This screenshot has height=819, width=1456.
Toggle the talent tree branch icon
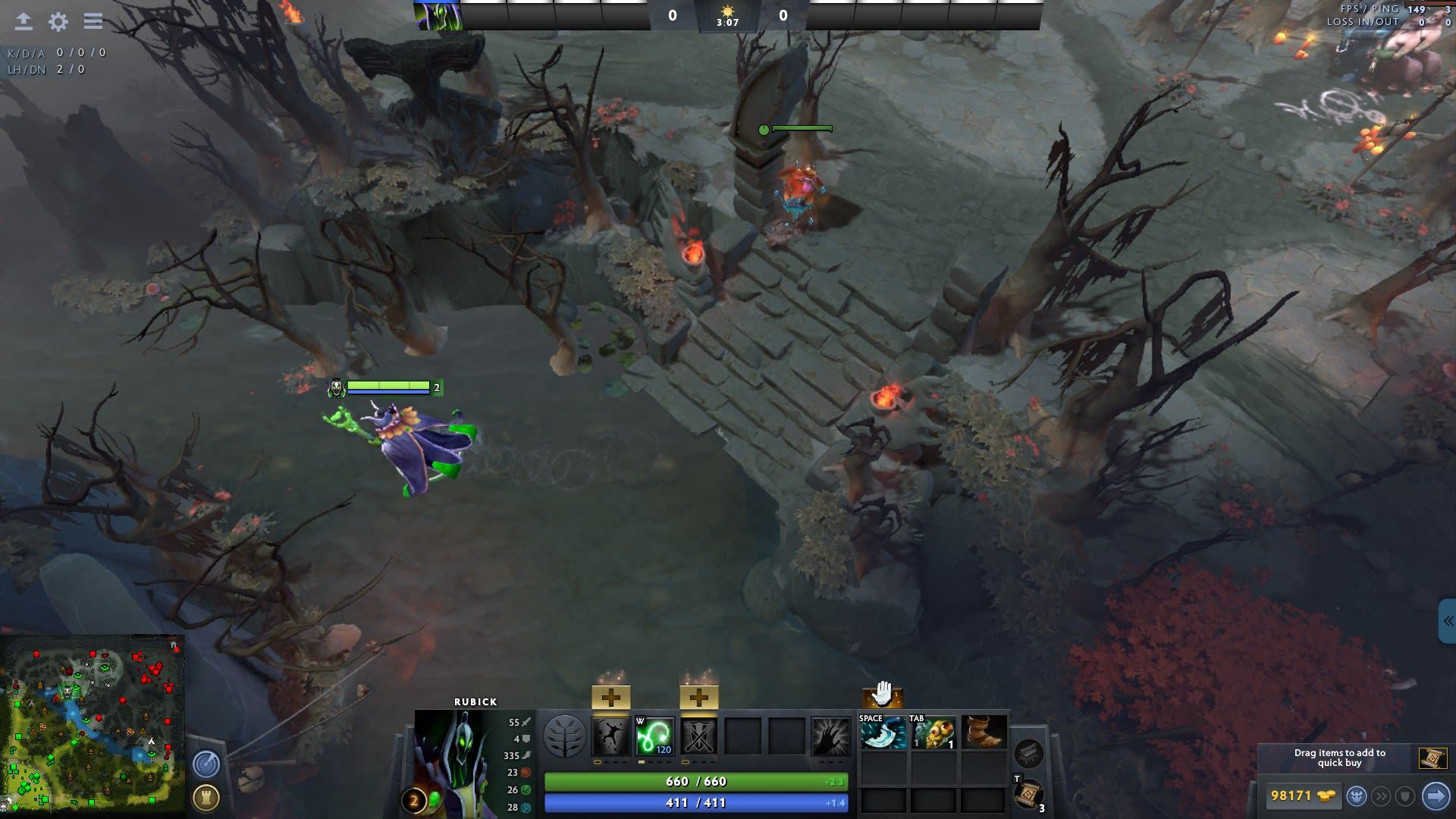566,736
